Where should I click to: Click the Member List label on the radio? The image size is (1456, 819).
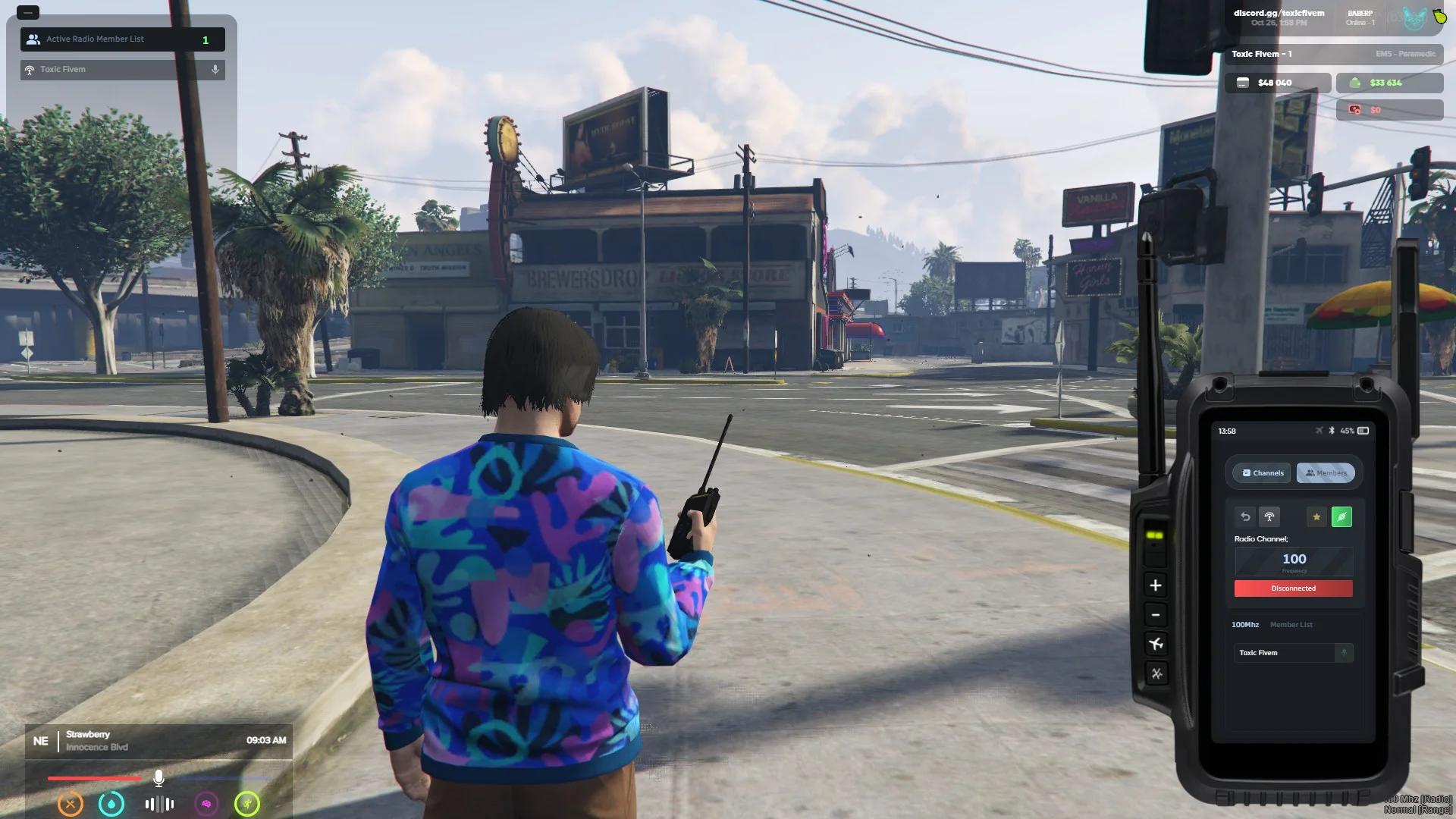pos(1291,625)
